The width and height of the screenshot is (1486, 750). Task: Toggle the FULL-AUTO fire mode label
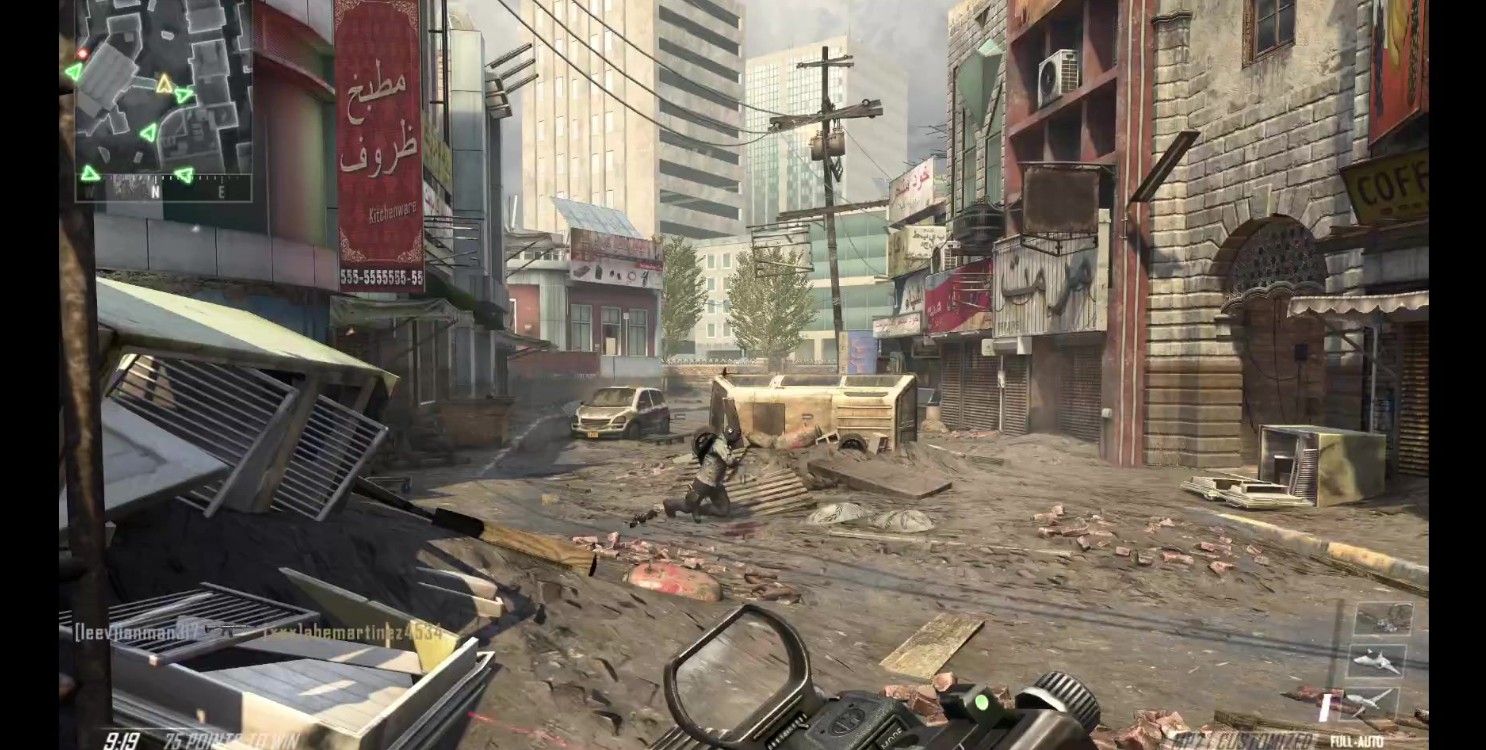click(1356, 741)
